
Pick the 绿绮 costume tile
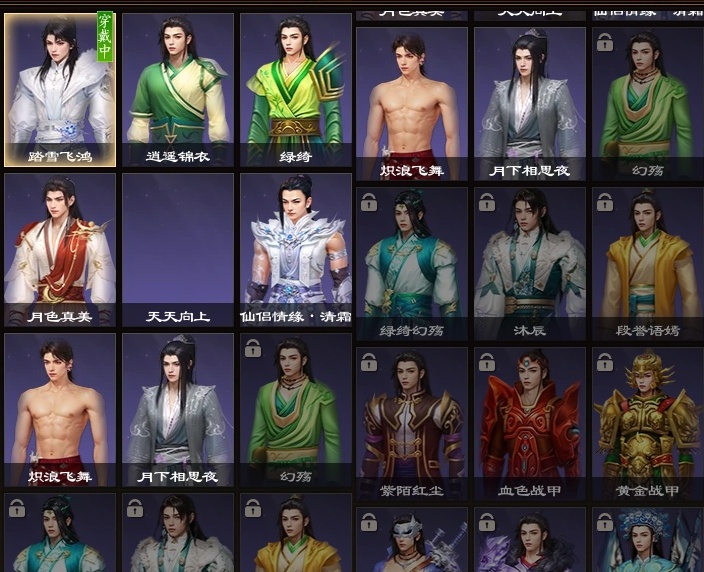(x=295, y=90)
